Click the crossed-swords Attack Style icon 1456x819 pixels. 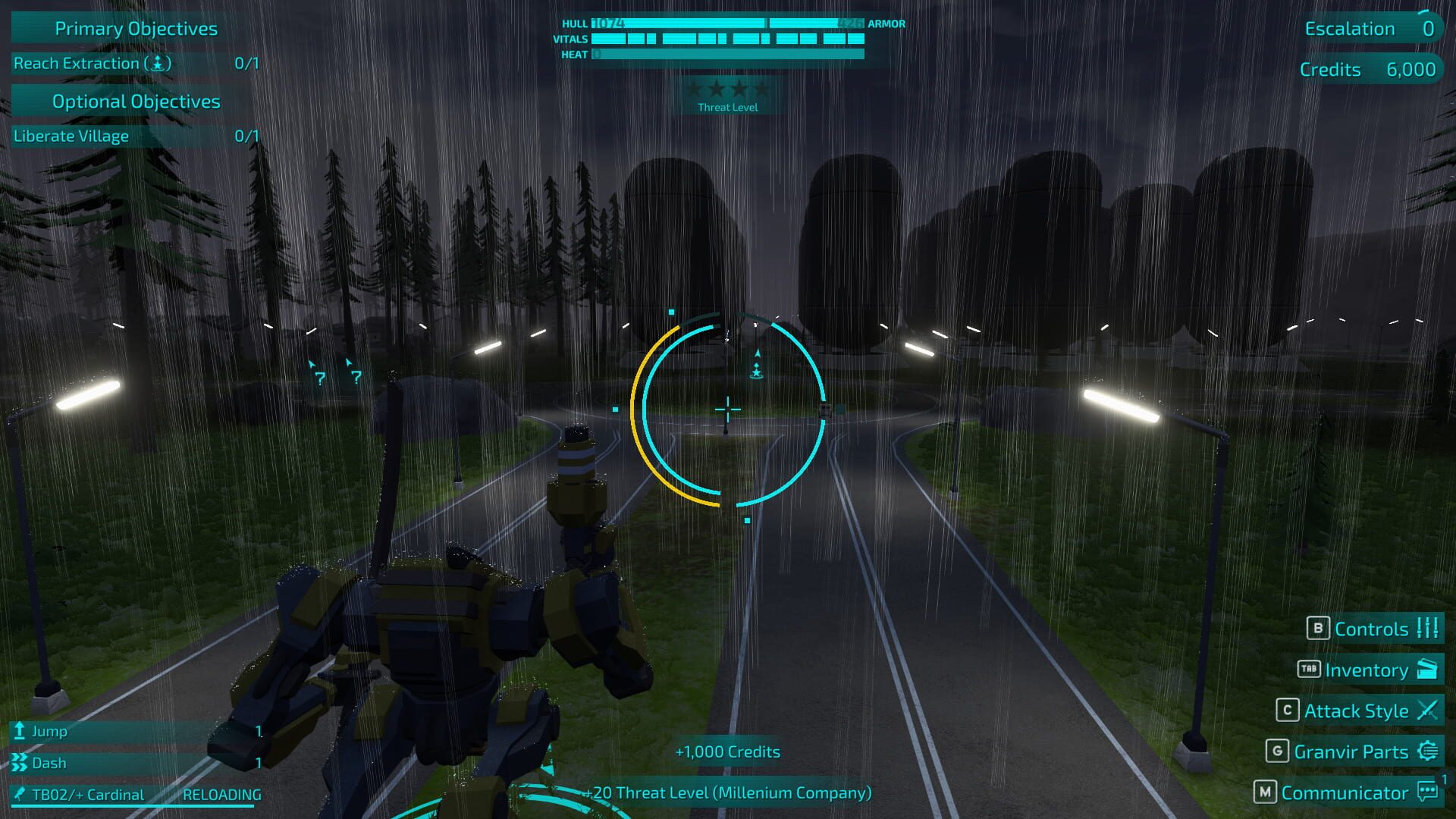click(x=1429, y=711)
